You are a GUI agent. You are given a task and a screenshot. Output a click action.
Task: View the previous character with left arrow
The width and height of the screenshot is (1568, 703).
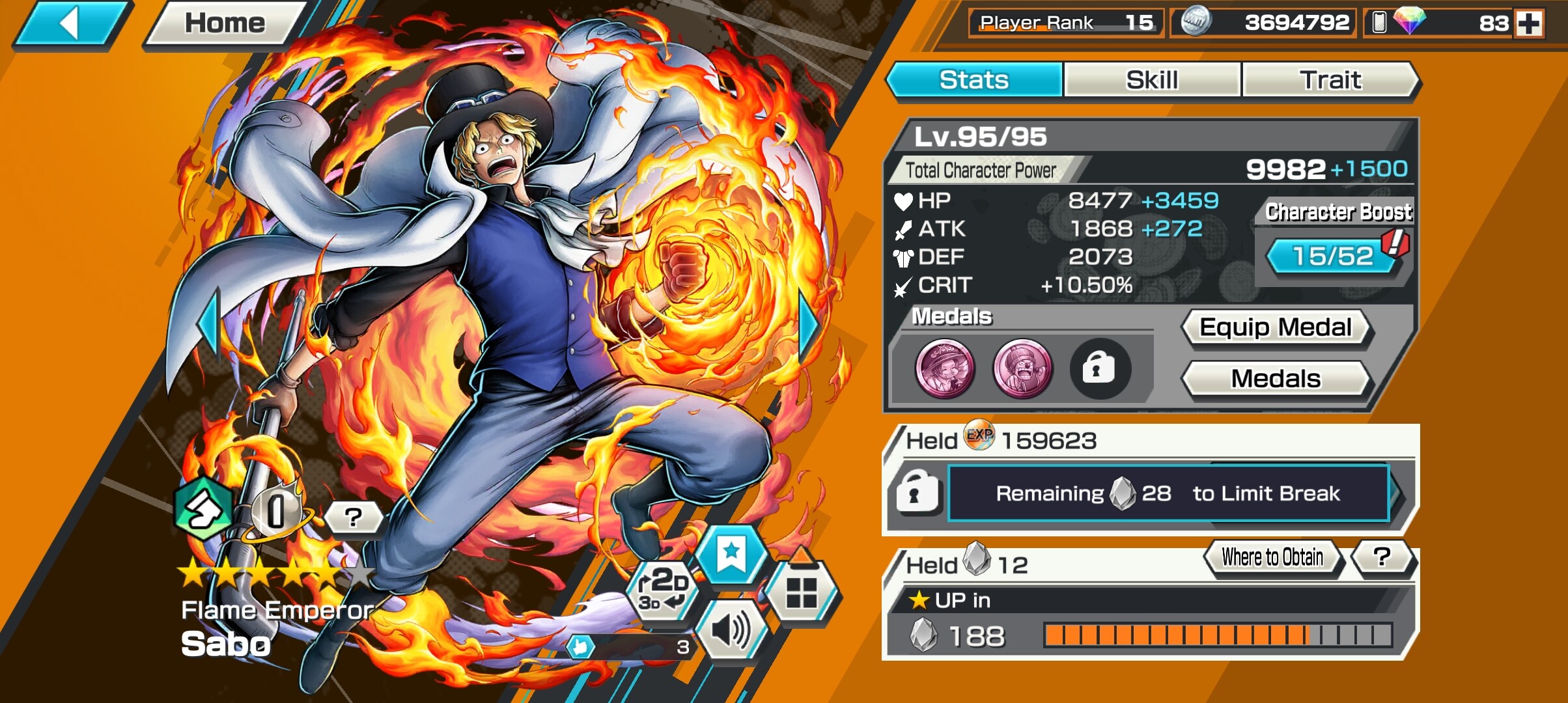point(210,324)
